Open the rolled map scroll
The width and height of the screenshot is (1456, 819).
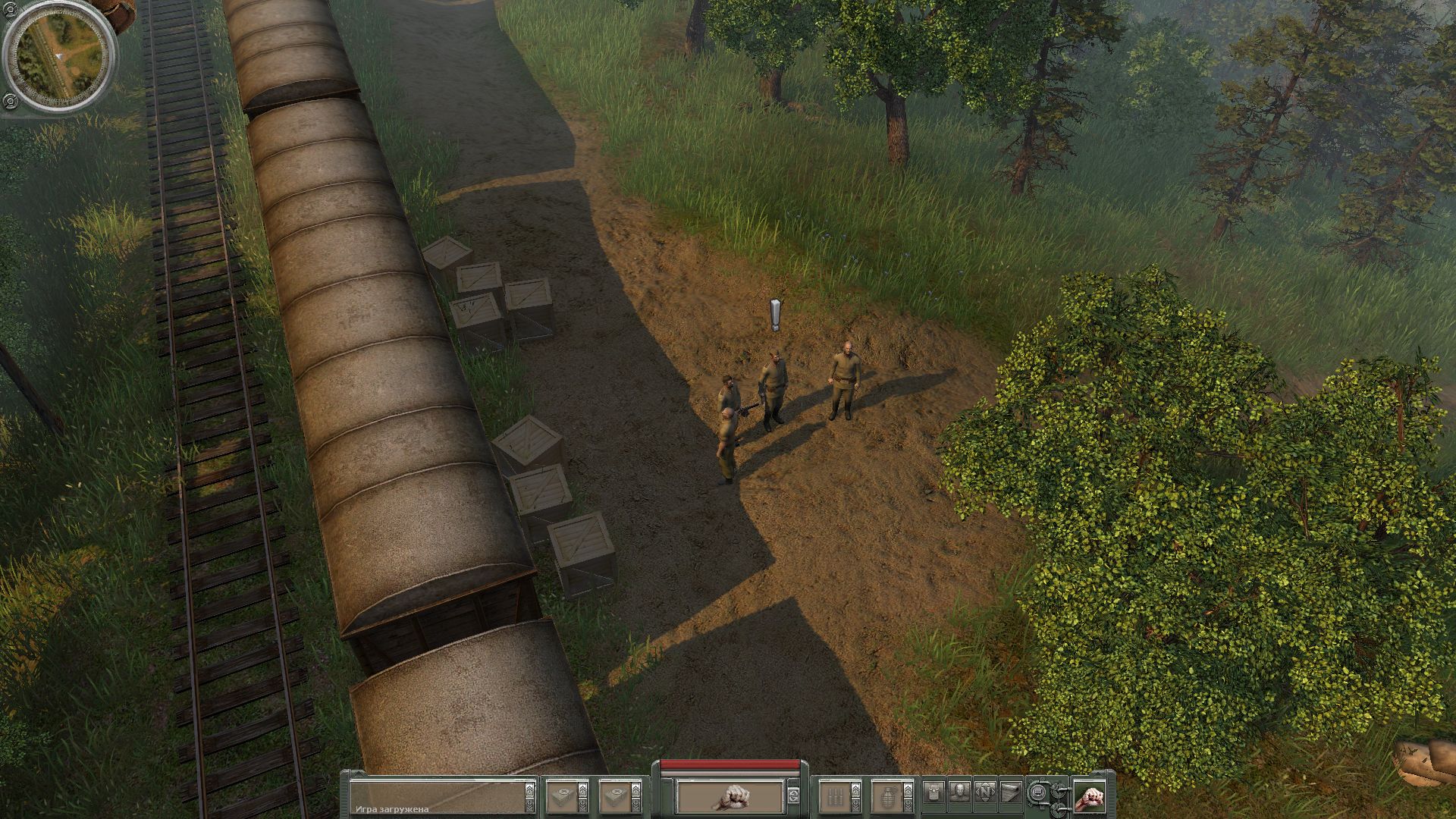1011,793
